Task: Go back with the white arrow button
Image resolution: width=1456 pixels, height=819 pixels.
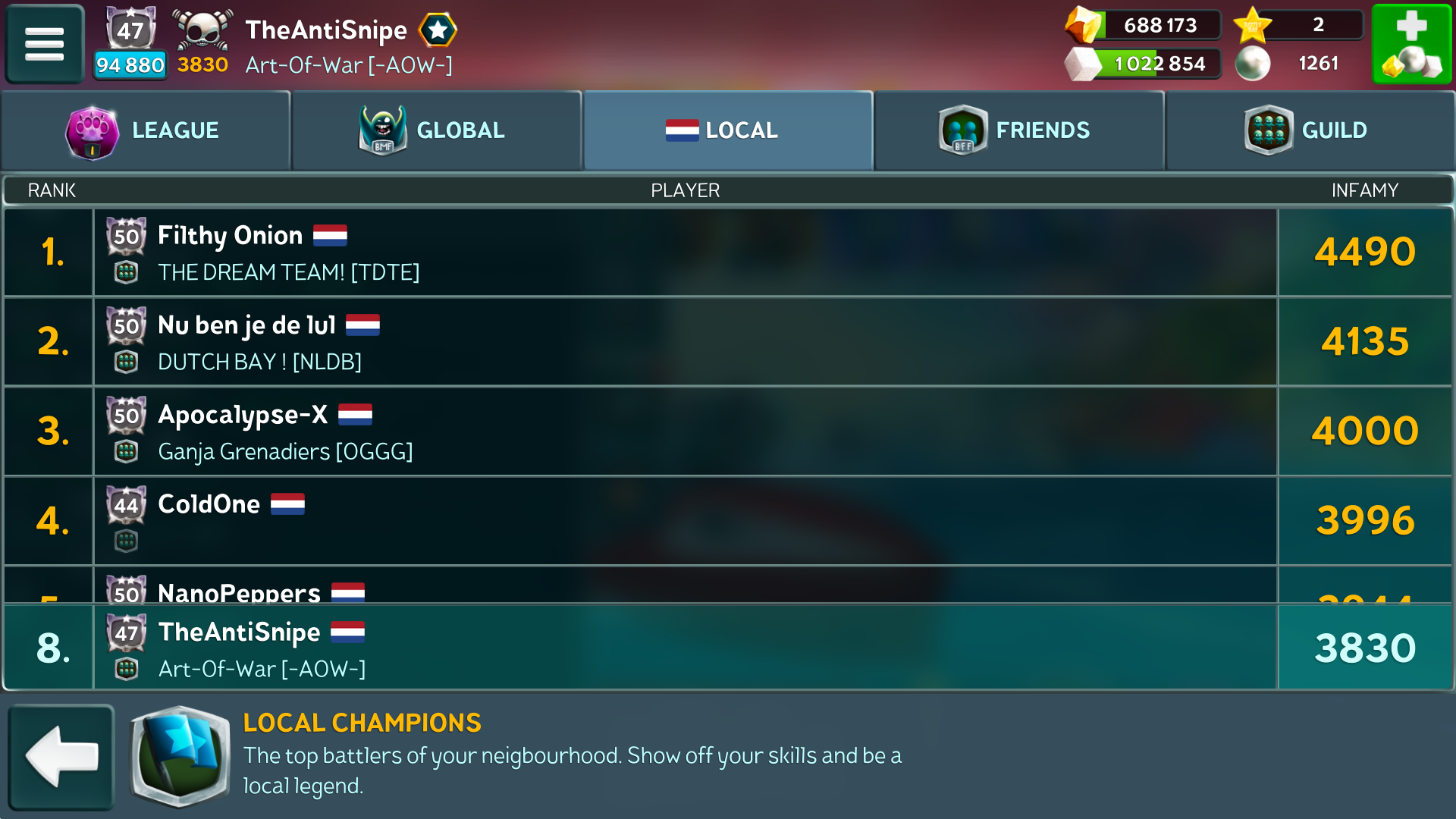Action: tap(61, 757)
